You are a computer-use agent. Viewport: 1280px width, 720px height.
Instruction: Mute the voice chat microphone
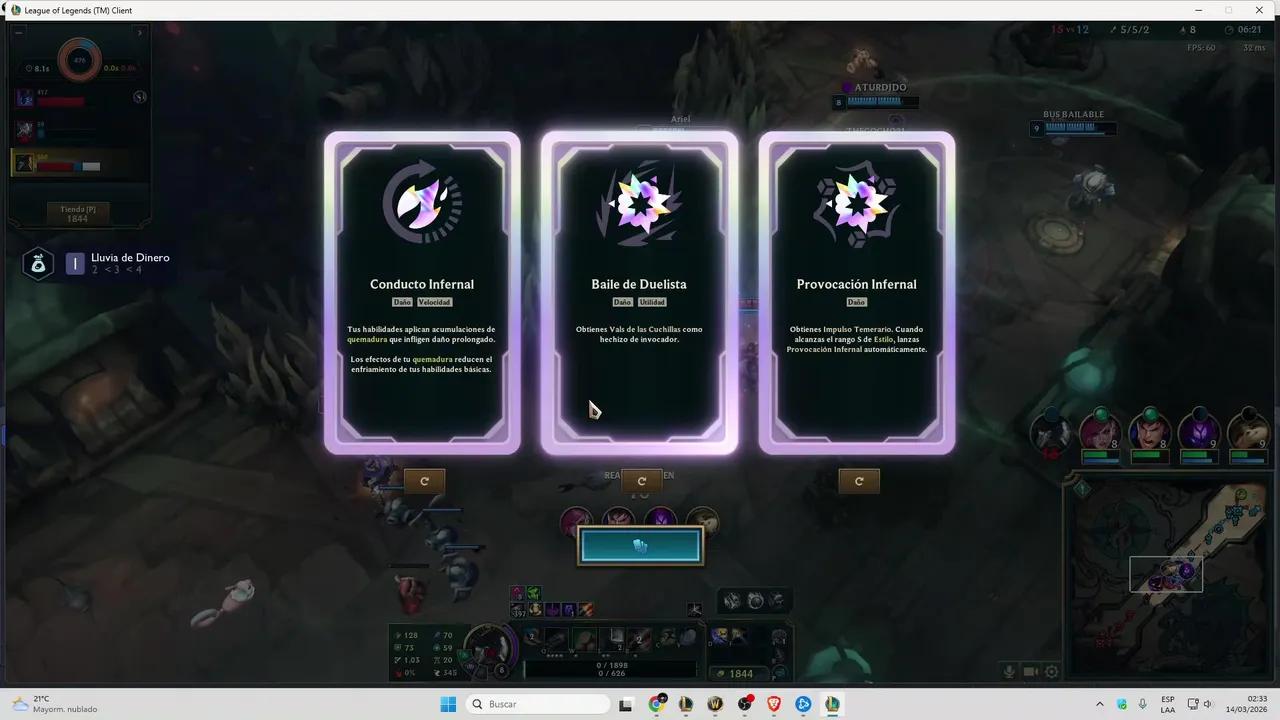1008,672
